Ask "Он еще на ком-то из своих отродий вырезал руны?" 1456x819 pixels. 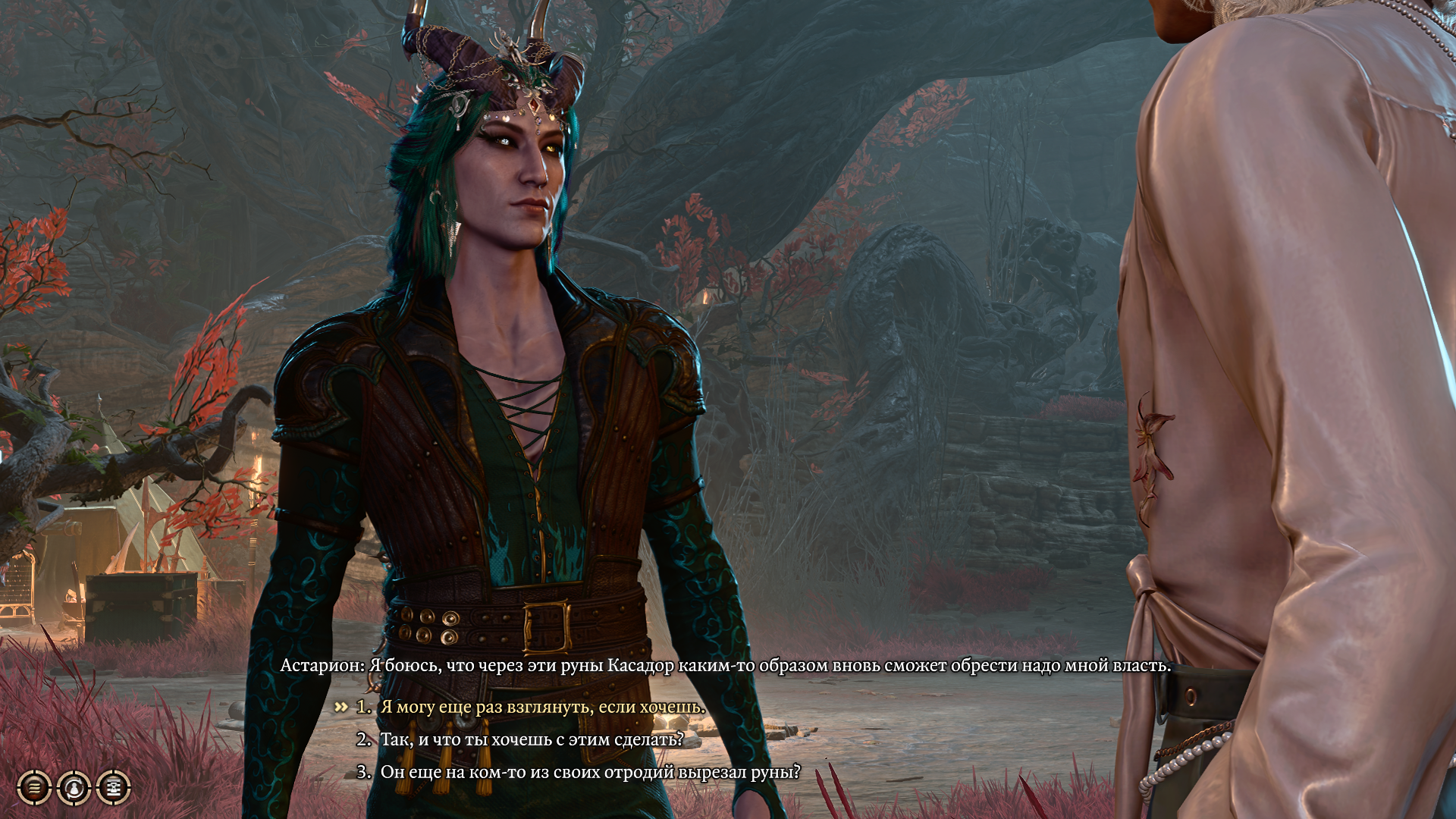pyautogui.click(x=590, y=772)
